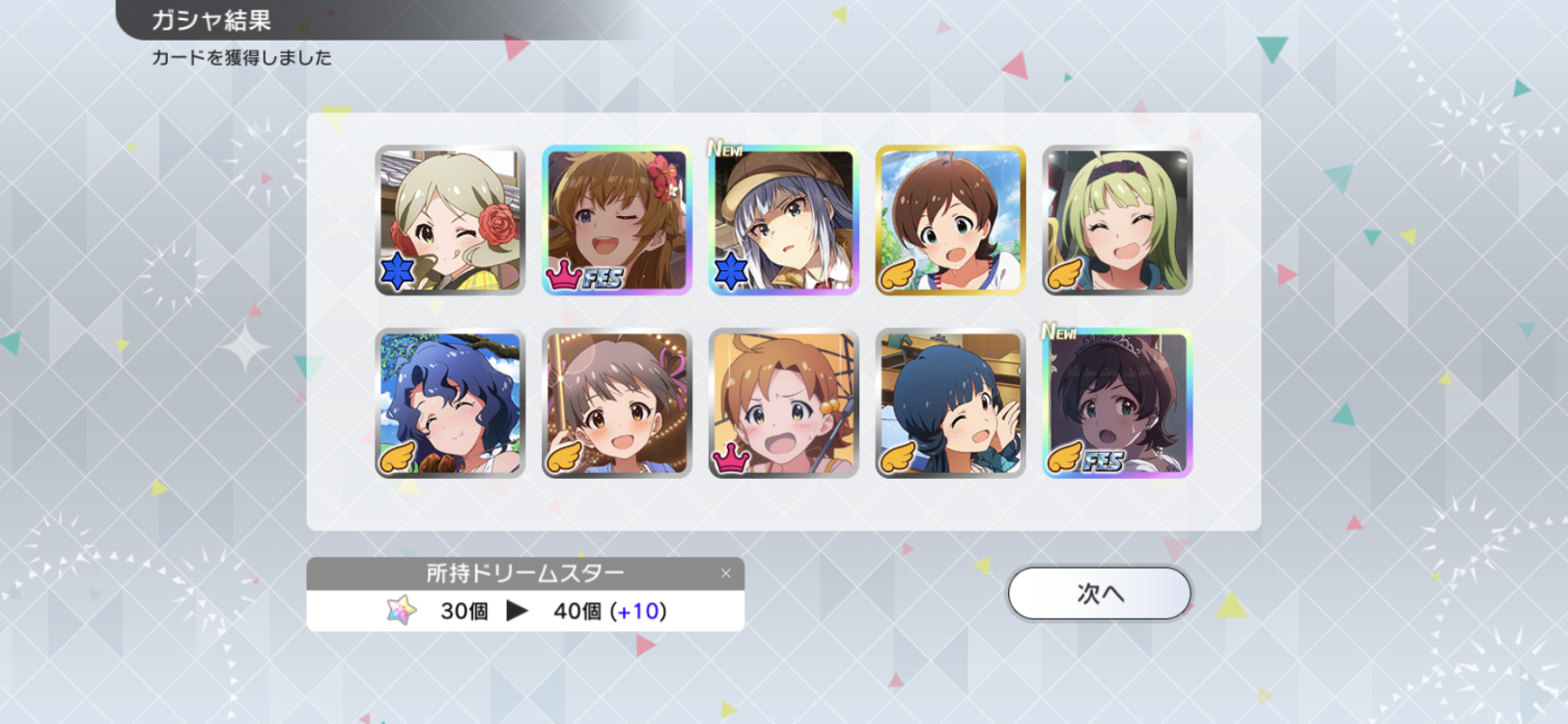Select the curly blue-haired girl card
1568x724 pixels.
[x=450, y=404]
